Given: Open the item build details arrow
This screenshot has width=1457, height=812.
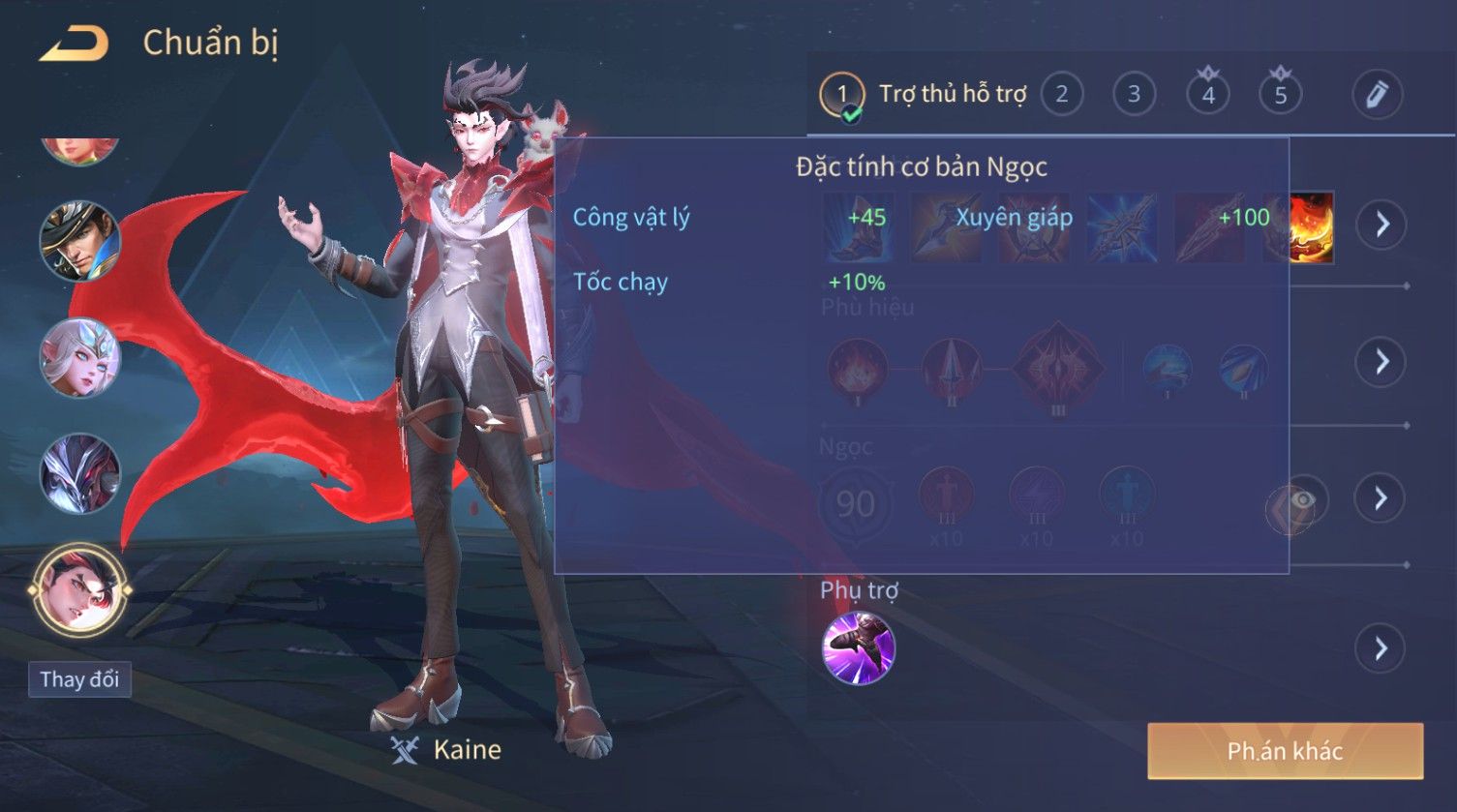Looking at the screenshot, I should (x=1381, y=225).
